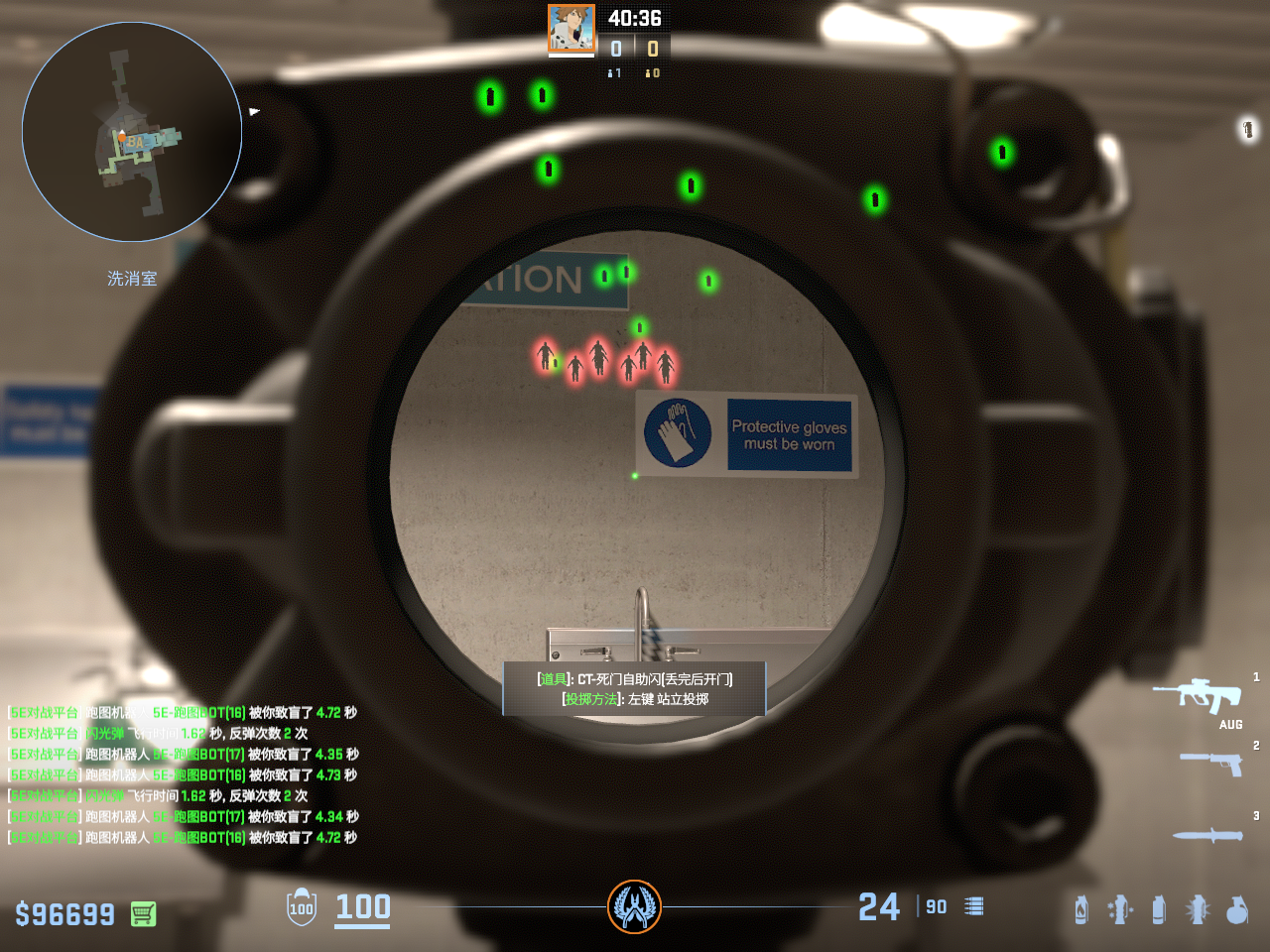This screenshot has height=952, width=1270.
Task: Choose the knife weapon slot
Action: pyautogui.click(x=1207, y=835)
